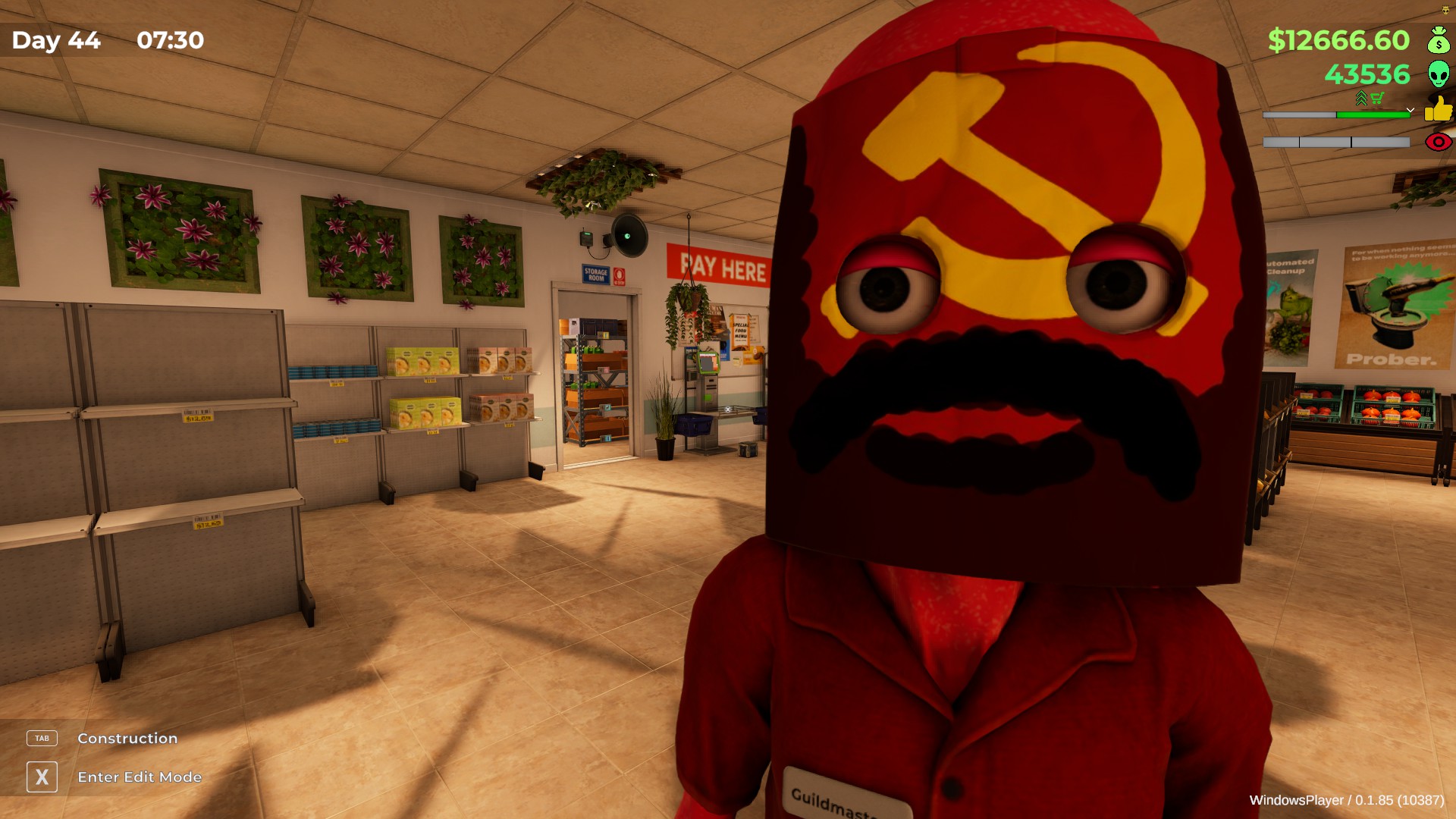Click the 43536 customer count text
The image size is (1456, 819).
click(x=1368, y=74)
